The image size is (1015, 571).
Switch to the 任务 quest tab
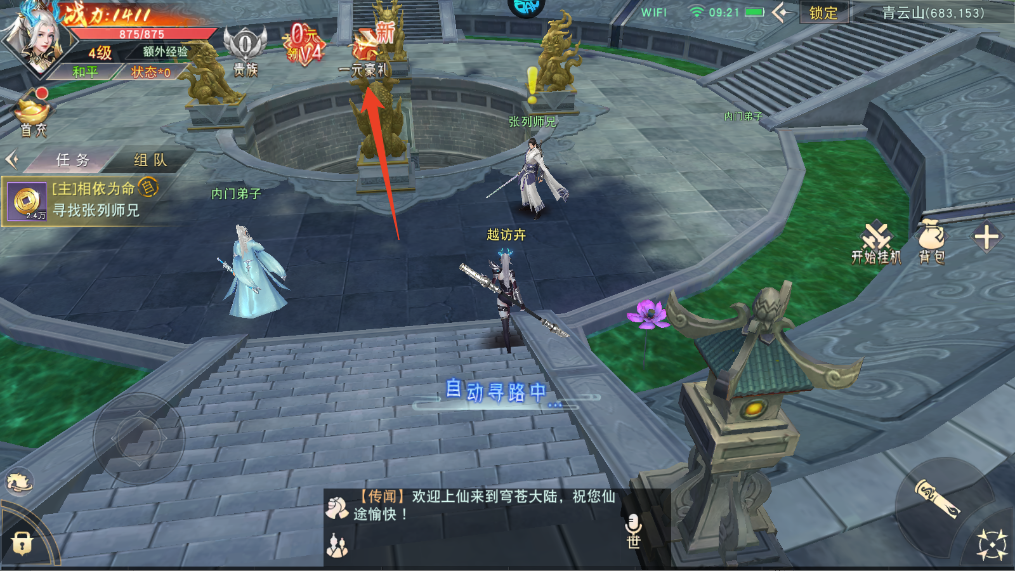[x=73, y=160]
